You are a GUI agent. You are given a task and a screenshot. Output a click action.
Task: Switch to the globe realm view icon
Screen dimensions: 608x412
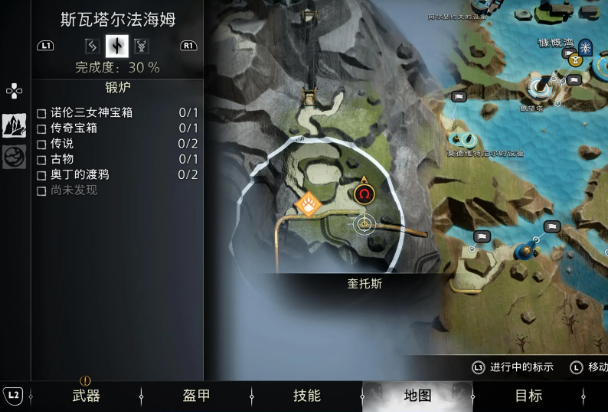point(14,157)
